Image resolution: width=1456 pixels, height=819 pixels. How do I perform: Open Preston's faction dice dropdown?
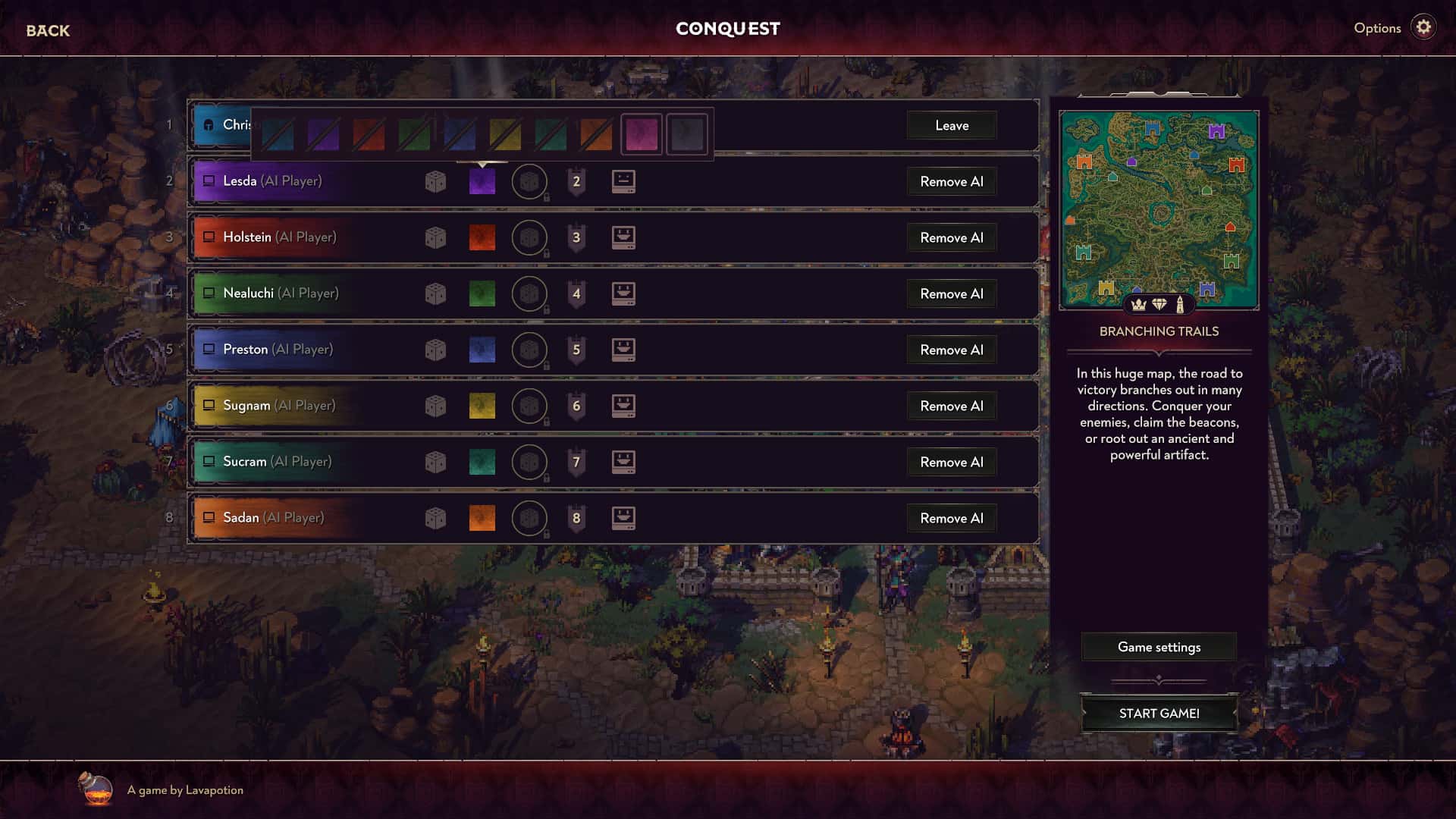pyautogui.click(x=435, y=350)
